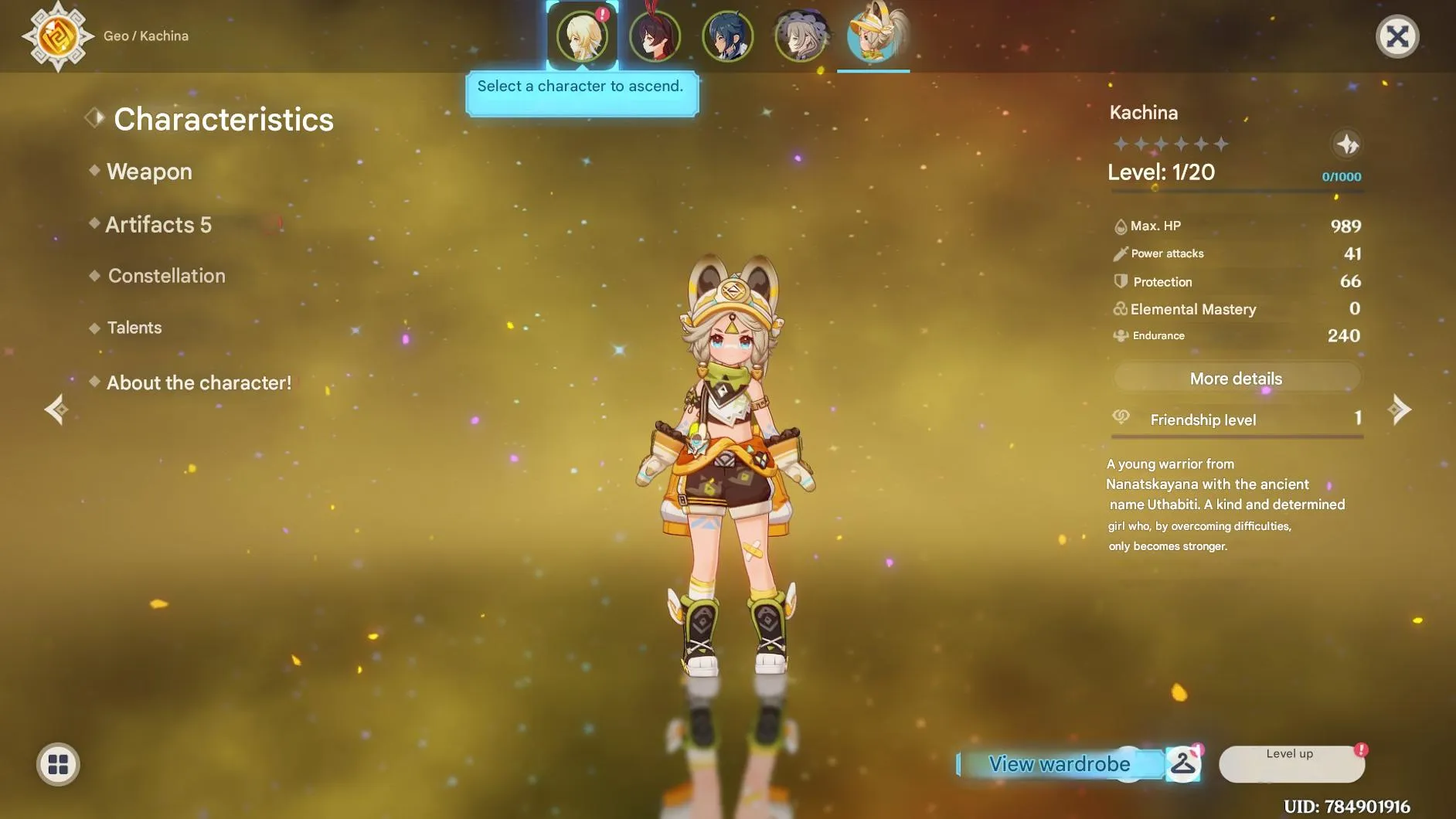Click the Level up button
This screenshot has width=1456, height=819.
point(1291,763)
